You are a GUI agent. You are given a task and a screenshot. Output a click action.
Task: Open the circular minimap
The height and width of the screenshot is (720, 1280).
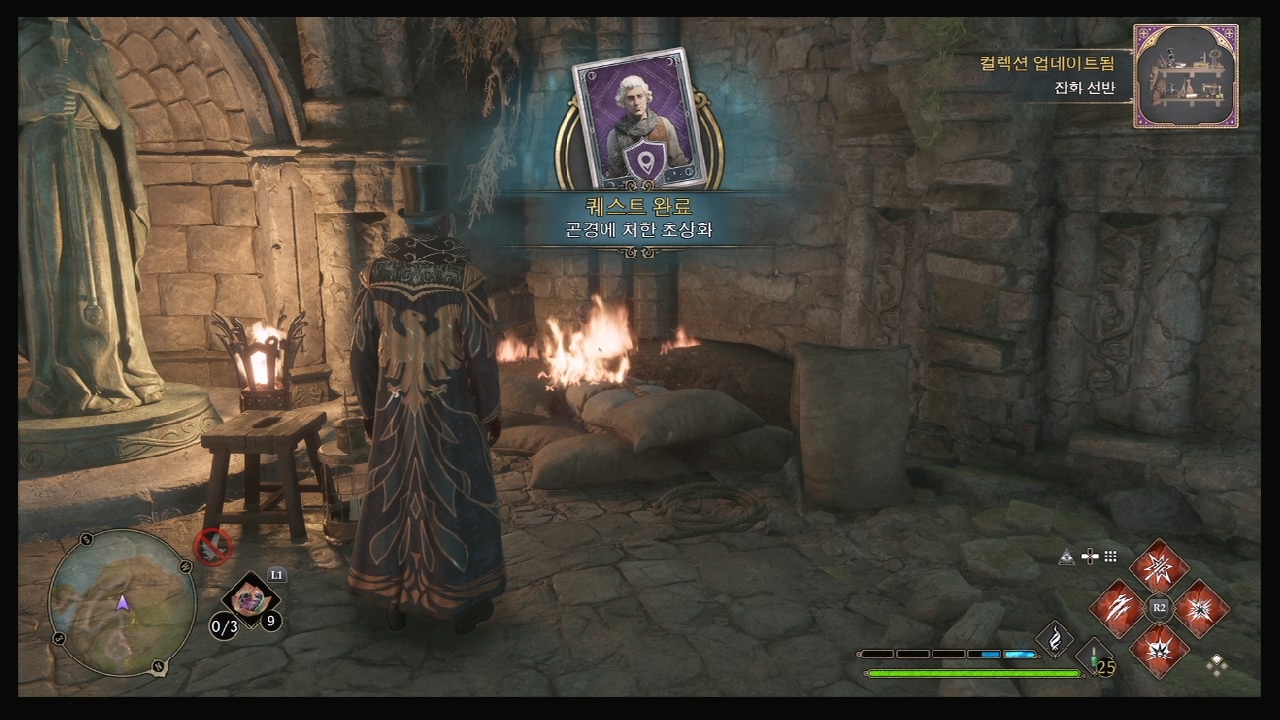point(122,603)
